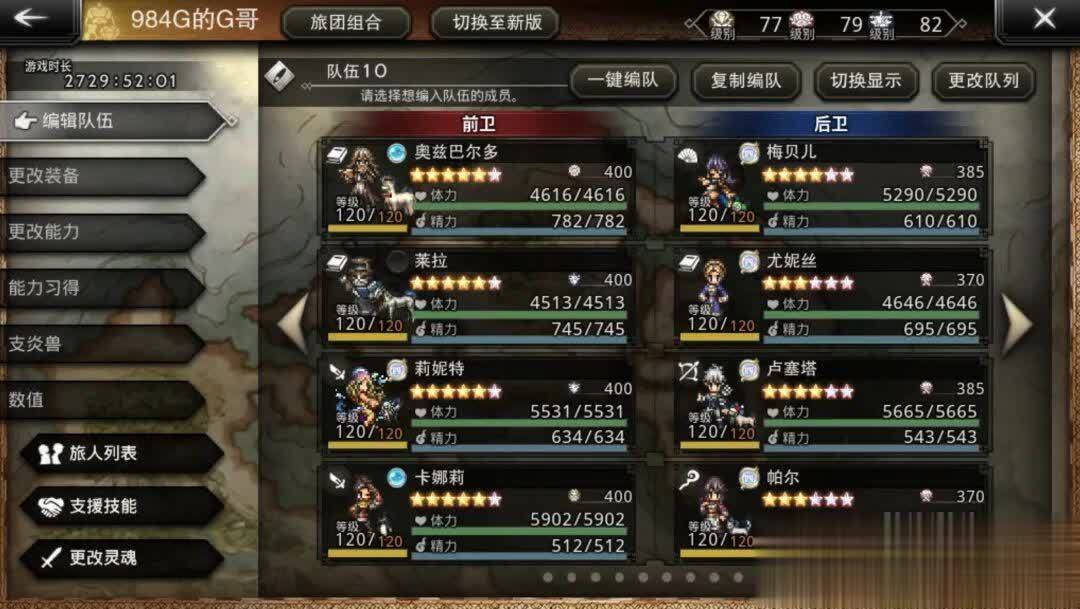Open the 旅团组合 menu
This screenshot has width=1080, height=609.
tap(346, 22)
